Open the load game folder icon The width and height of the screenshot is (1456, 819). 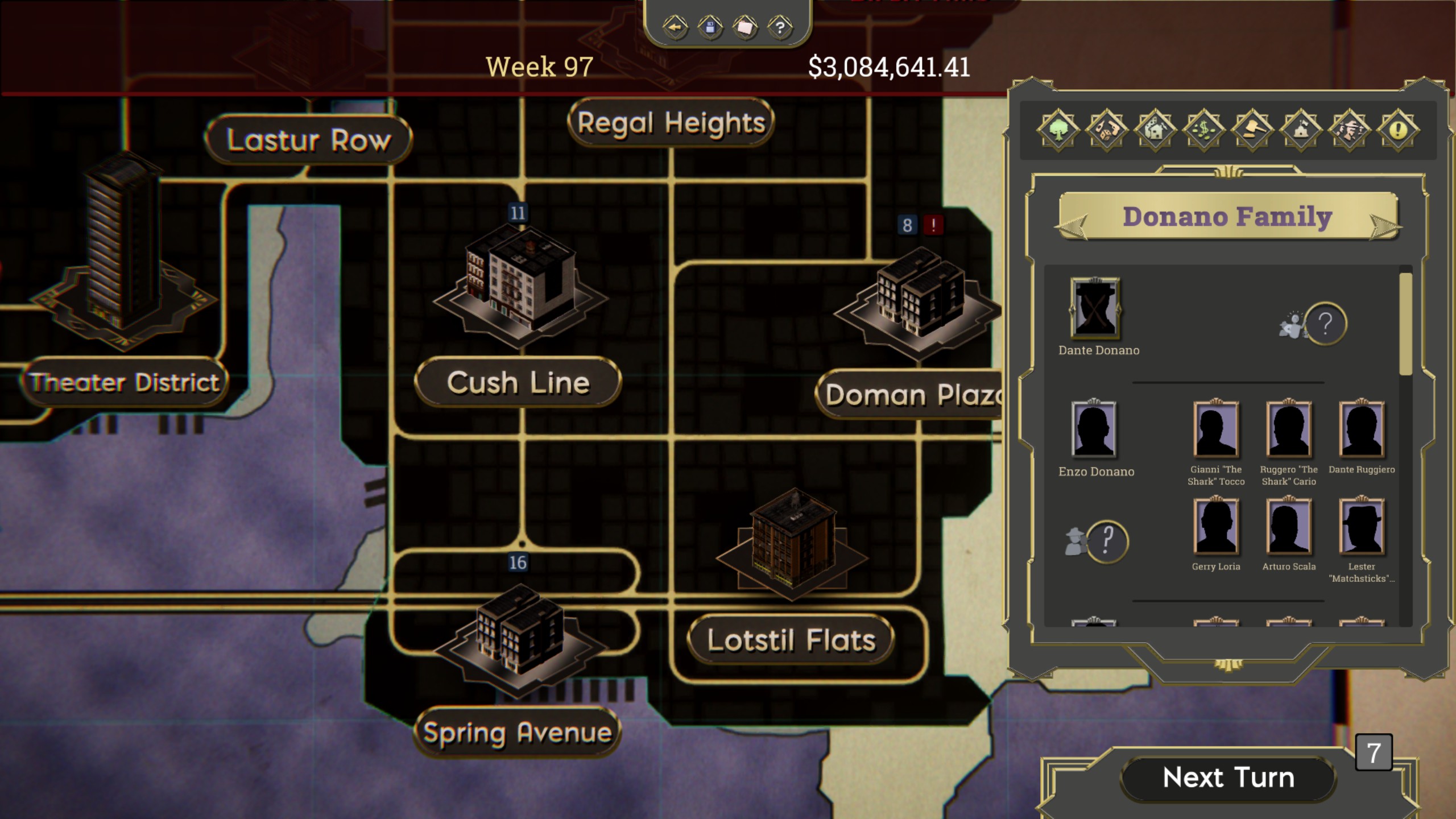click(x=745, y=27)
